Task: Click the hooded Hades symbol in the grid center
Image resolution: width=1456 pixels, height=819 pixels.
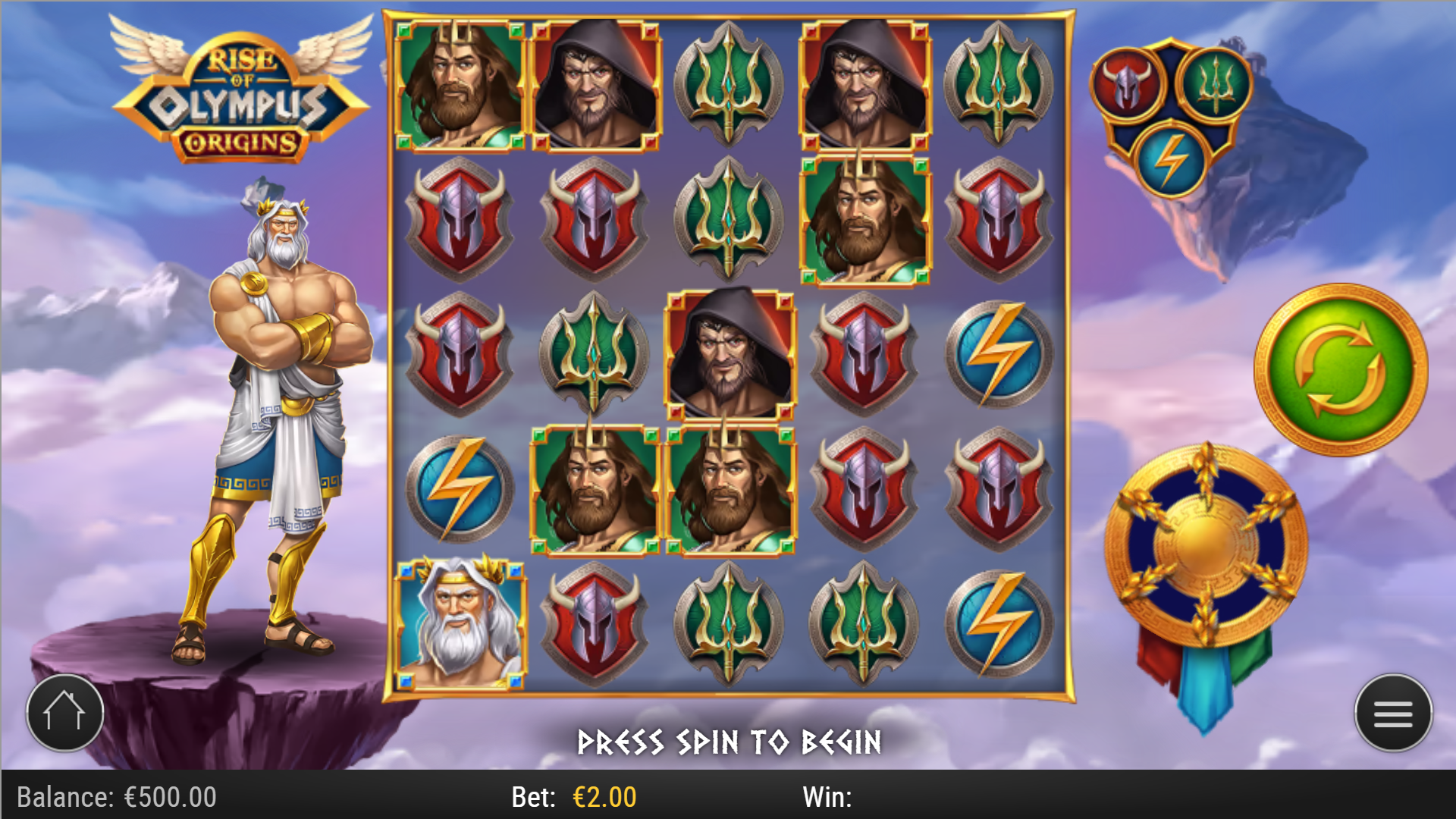Action: click(730, 354)
